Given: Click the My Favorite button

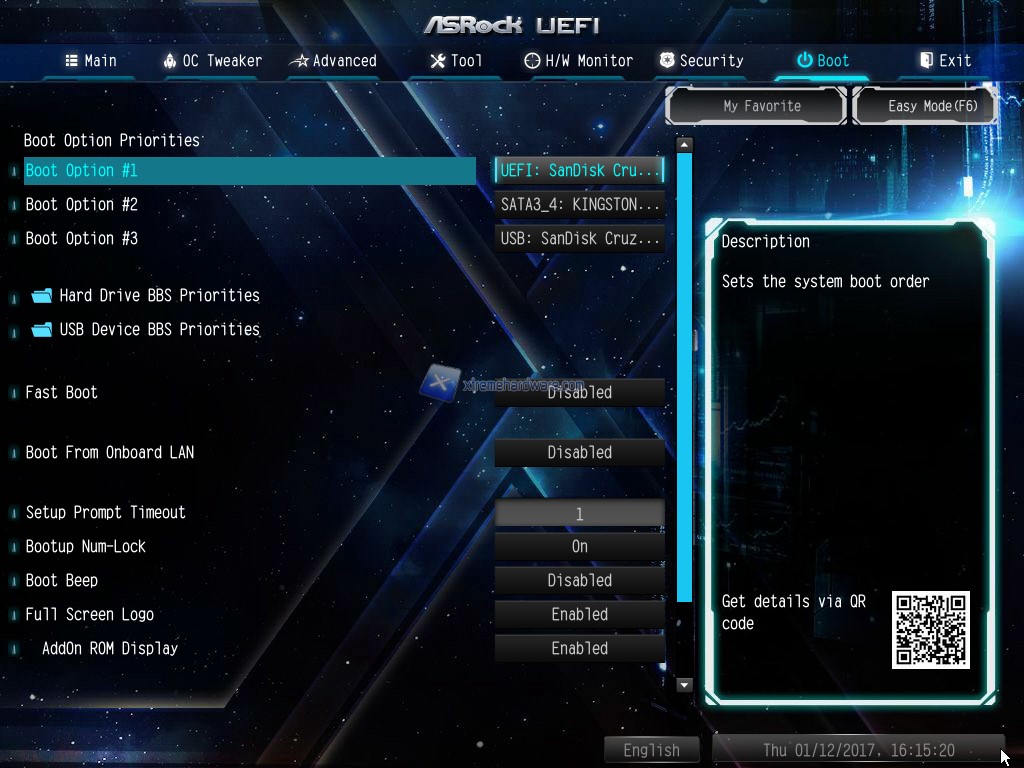Looking at the screenshot, I should (761, 106).
